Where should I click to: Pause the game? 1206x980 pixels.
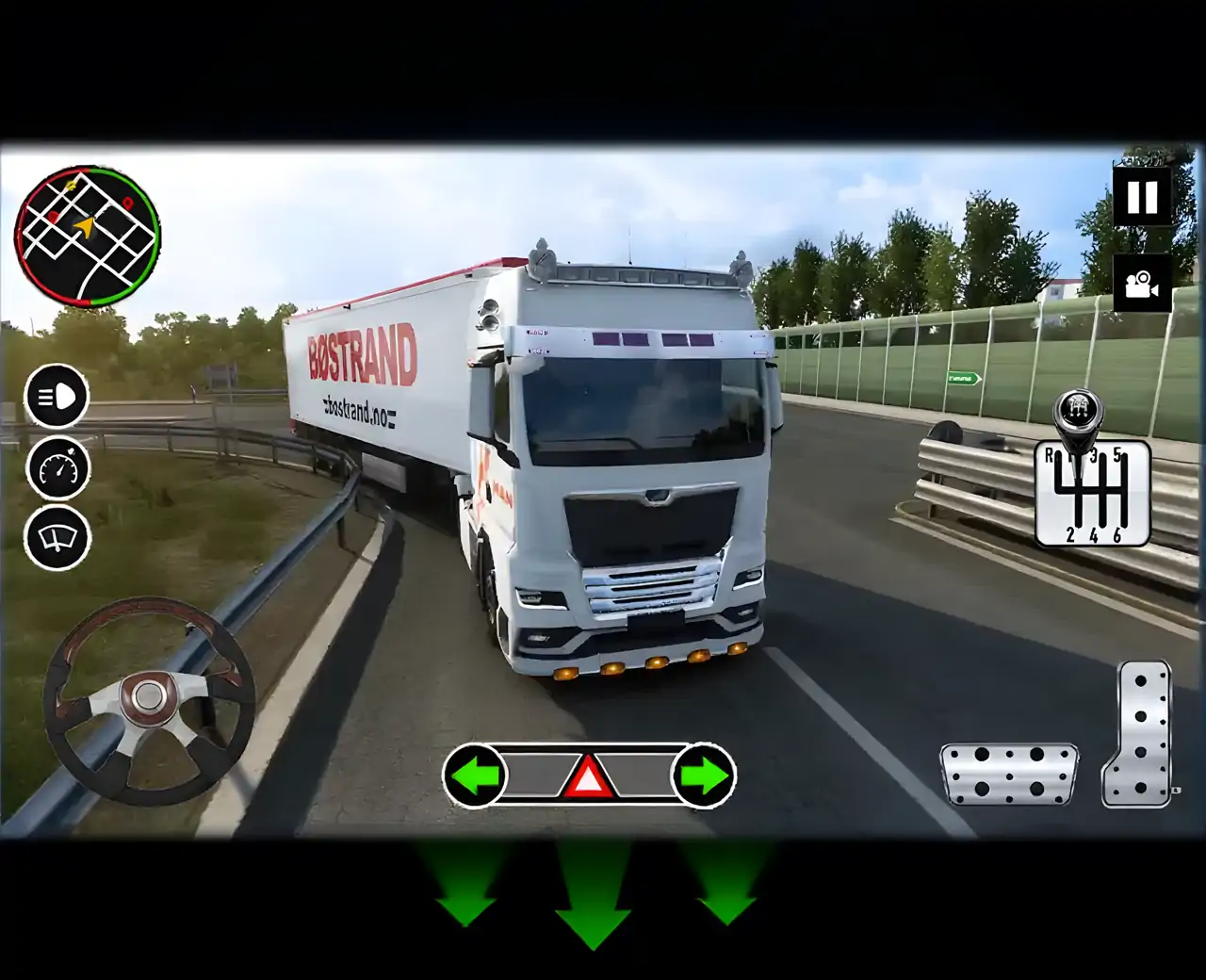1143,198
